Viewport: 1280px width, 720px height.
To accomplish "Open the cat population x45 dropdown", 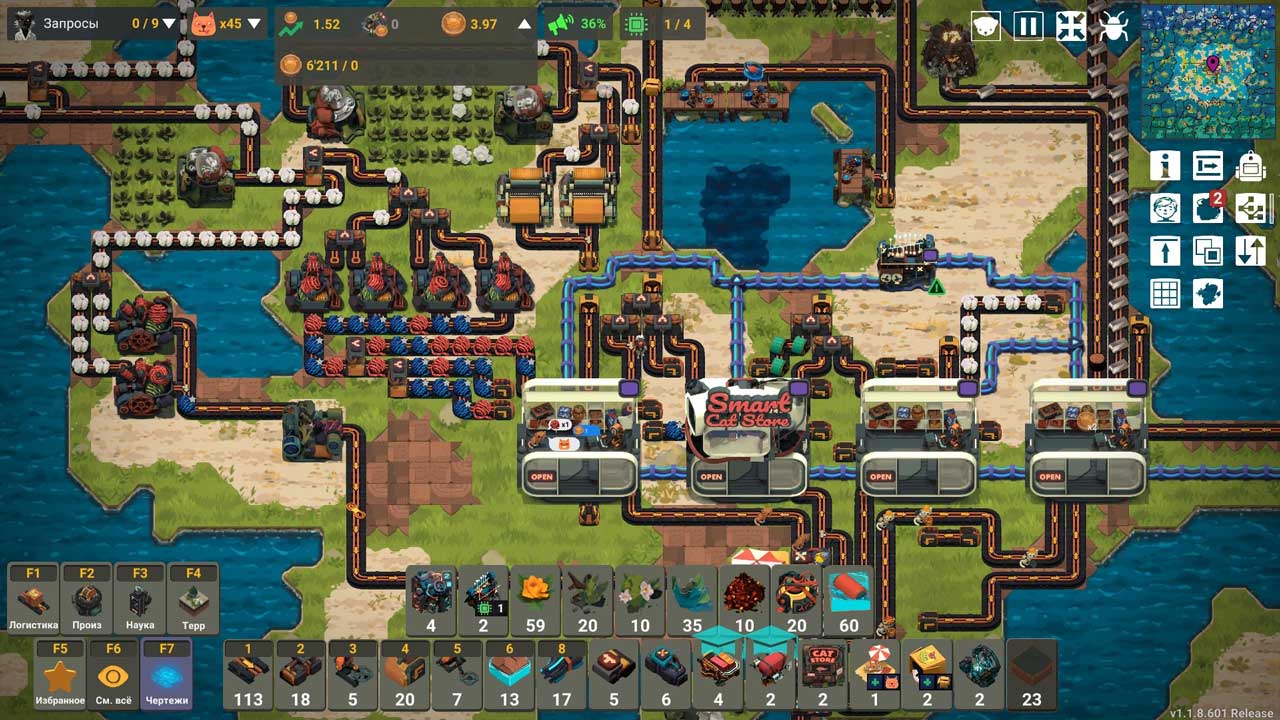I will point(254,24).
